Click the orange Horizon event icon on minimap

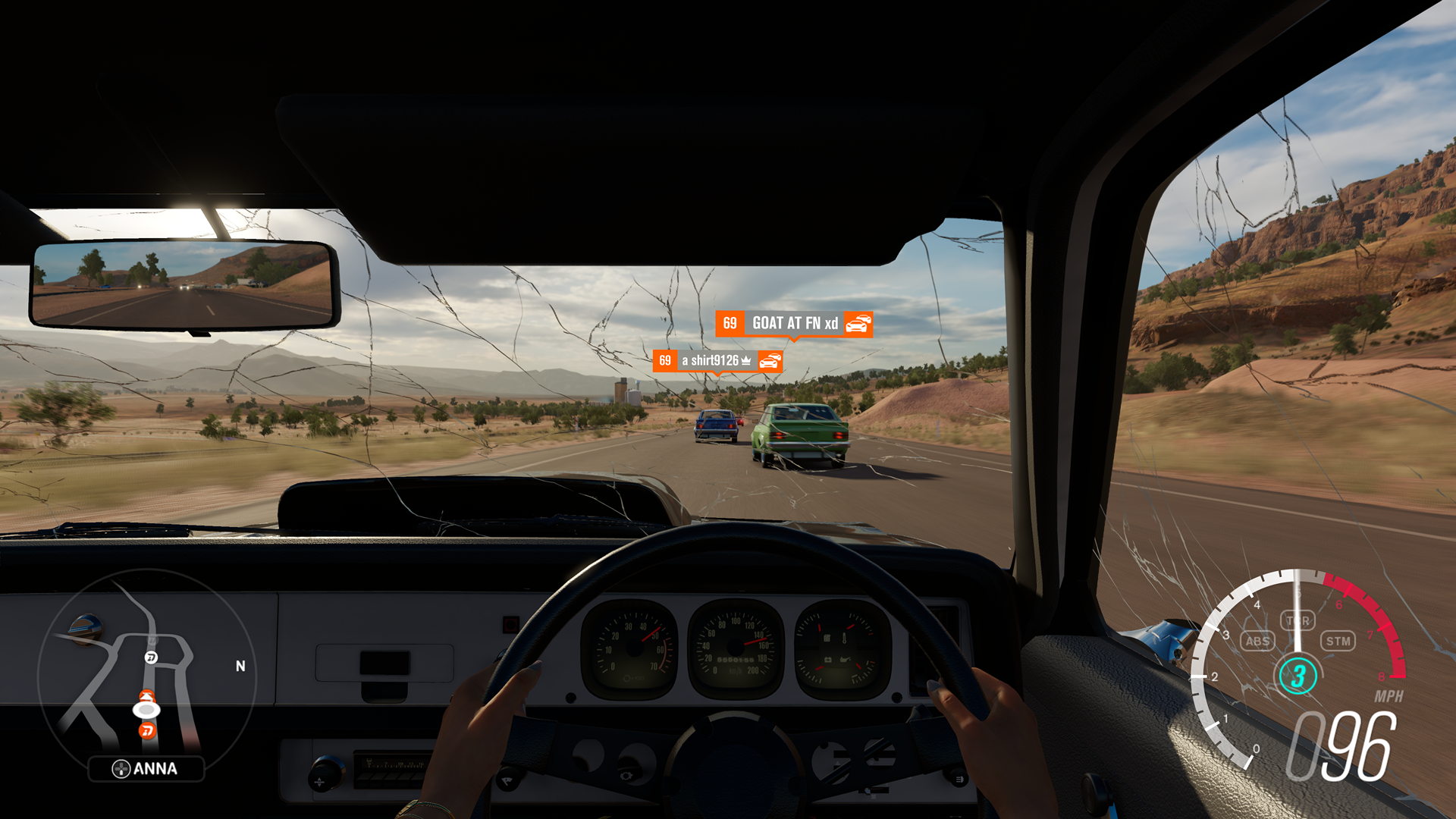click(146, 730)
